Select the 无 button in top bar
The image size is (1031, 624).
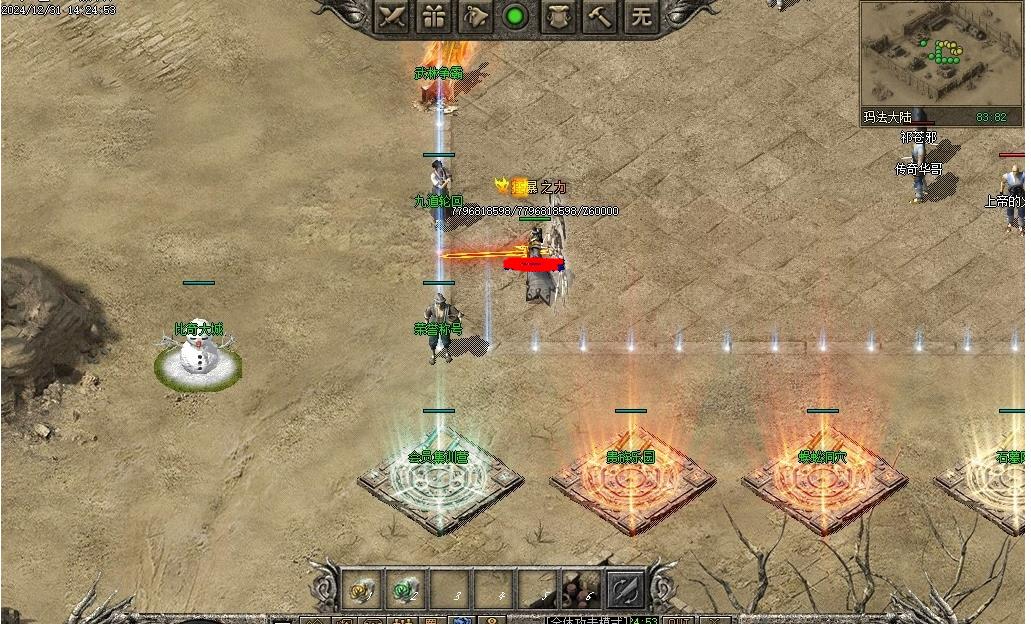(x=642, y=16)
